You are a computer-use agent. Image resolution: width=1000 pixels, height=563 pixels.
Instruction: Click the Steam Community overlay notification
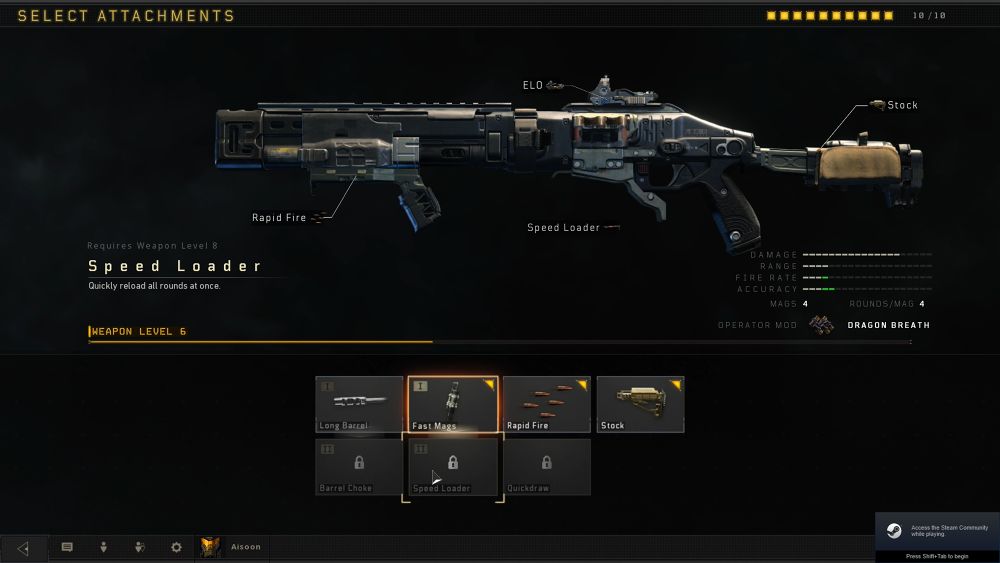click(x=936, y=536)
